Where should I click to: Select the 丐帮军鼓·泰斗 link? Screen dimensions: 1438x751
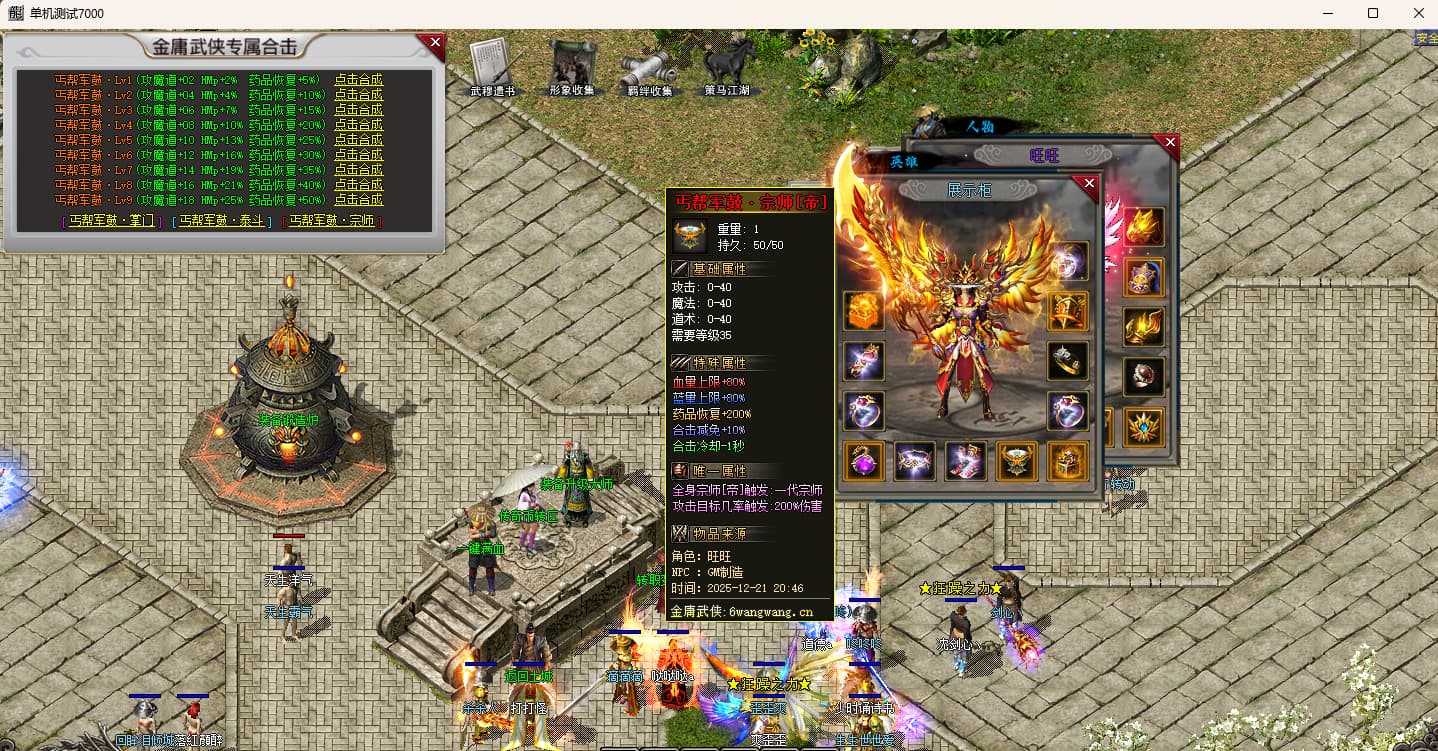click(221, 221)
